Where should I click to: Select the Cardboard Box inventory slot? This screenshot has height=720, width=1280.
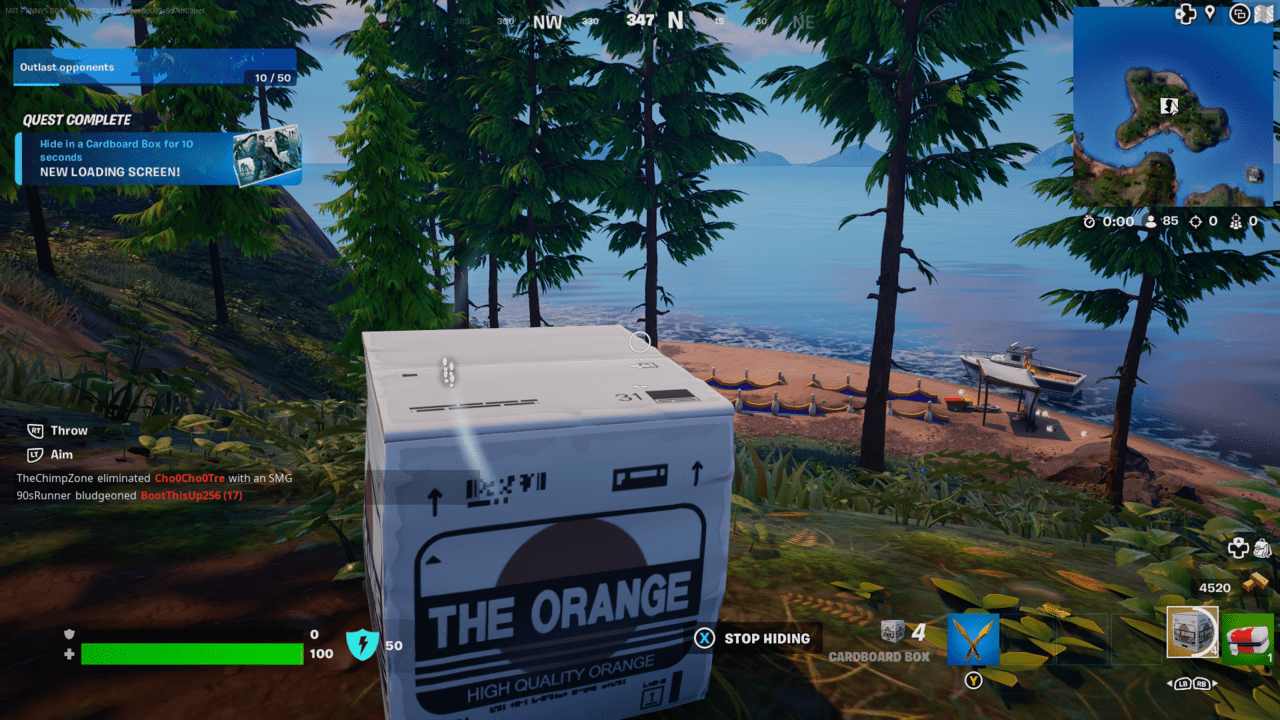coord(1192,633)
